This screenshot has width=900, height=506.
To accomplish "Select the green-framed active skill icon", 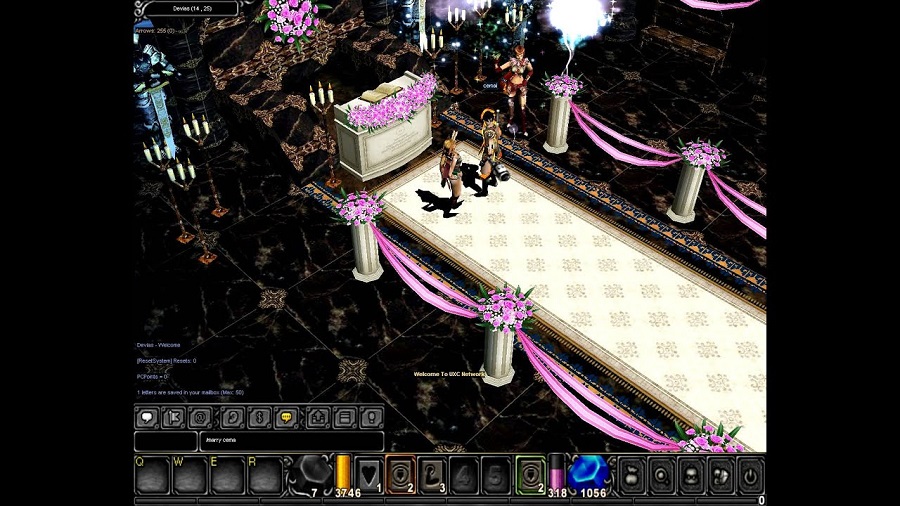I will click(530, 474).
